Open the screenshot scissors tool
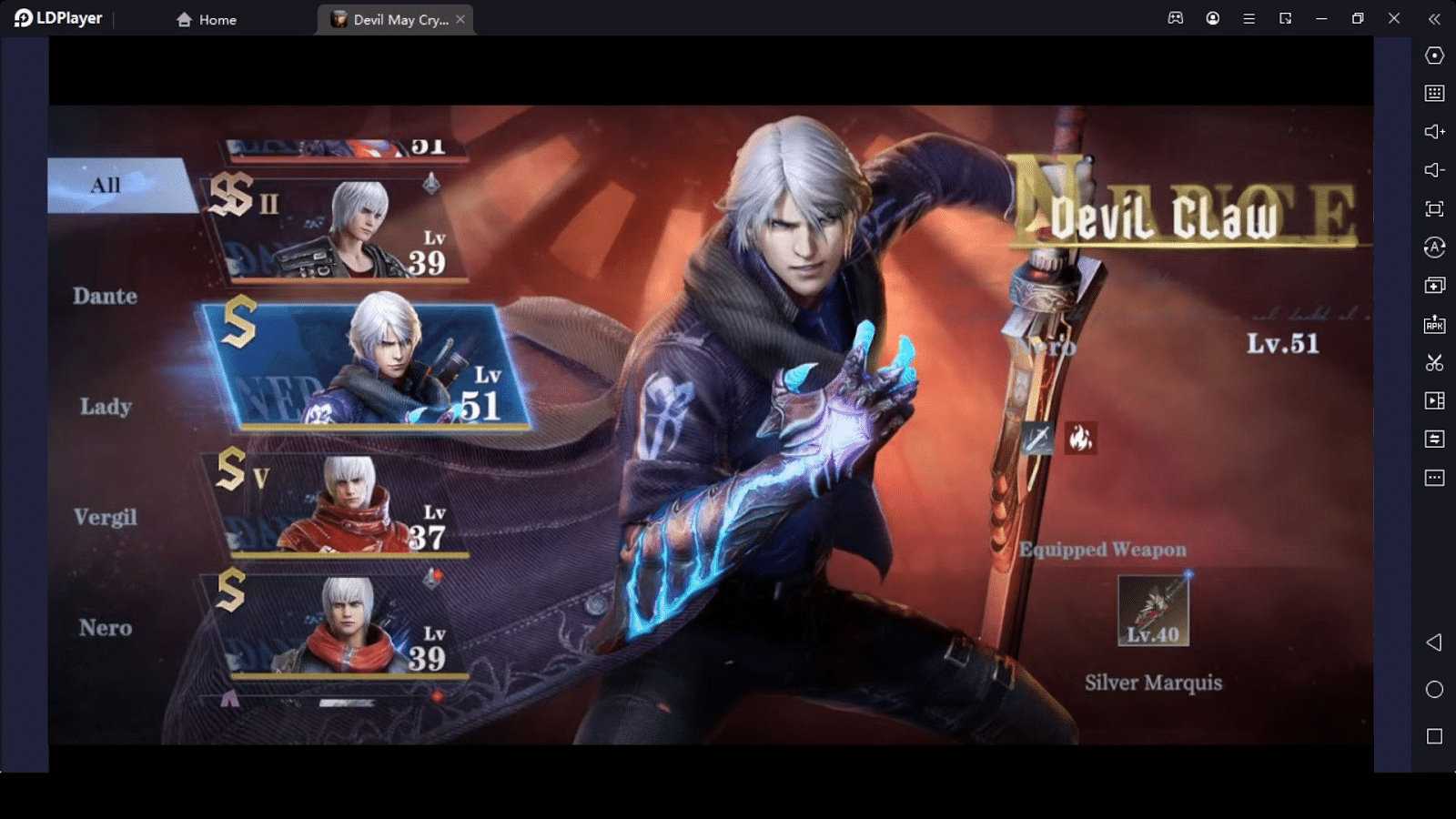 1433,362
